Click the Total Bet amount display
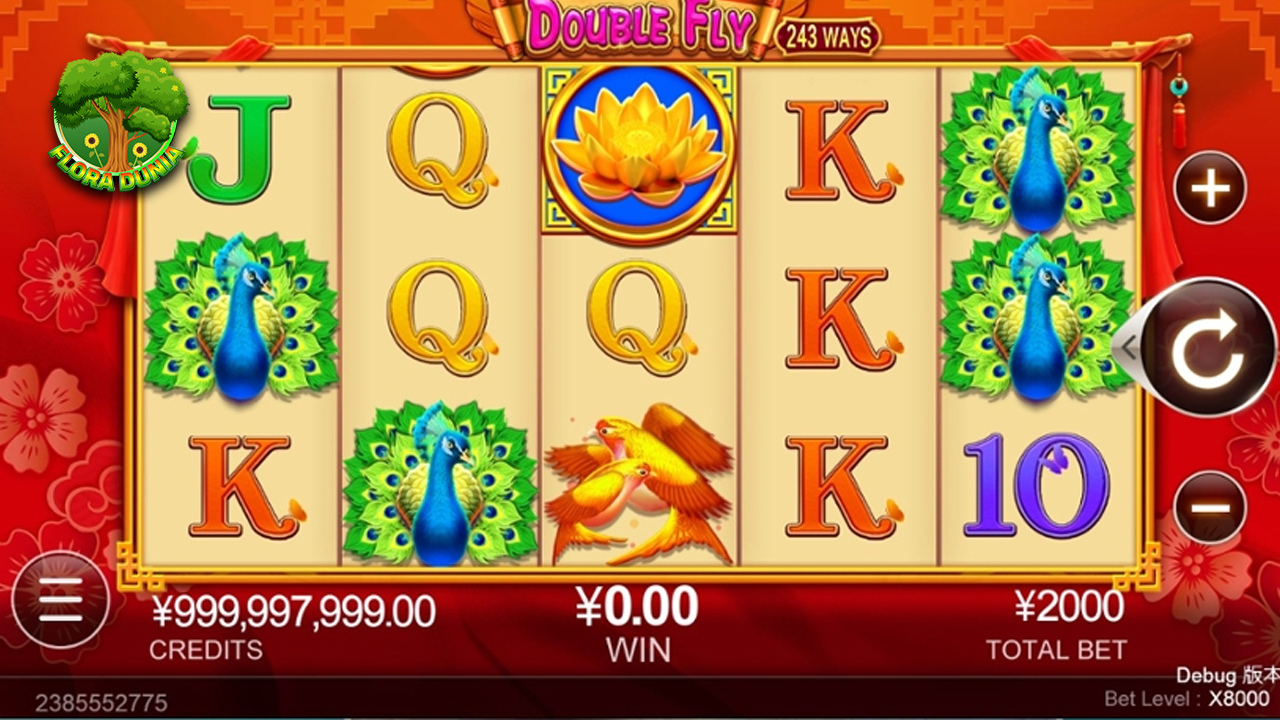This screenshot has height=720, width=1280. coord(1055,605)
